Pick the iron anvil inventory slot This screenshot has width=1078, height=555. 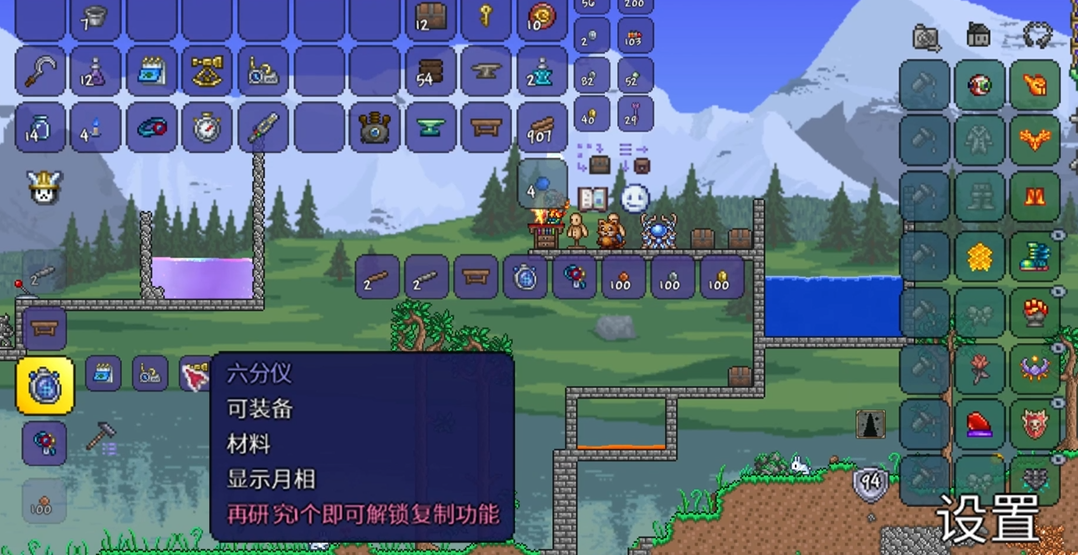tap(486, 72)
